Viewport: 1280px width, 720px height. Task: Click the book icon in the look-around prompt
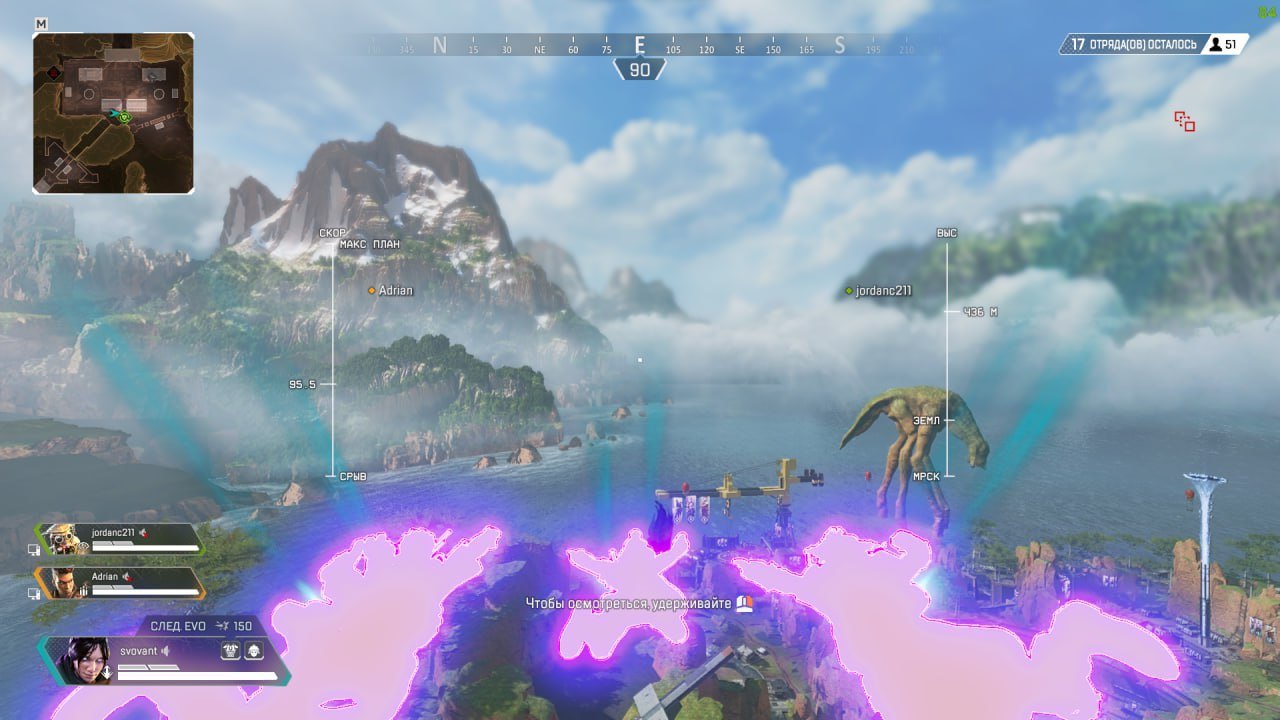pos(742,606)
